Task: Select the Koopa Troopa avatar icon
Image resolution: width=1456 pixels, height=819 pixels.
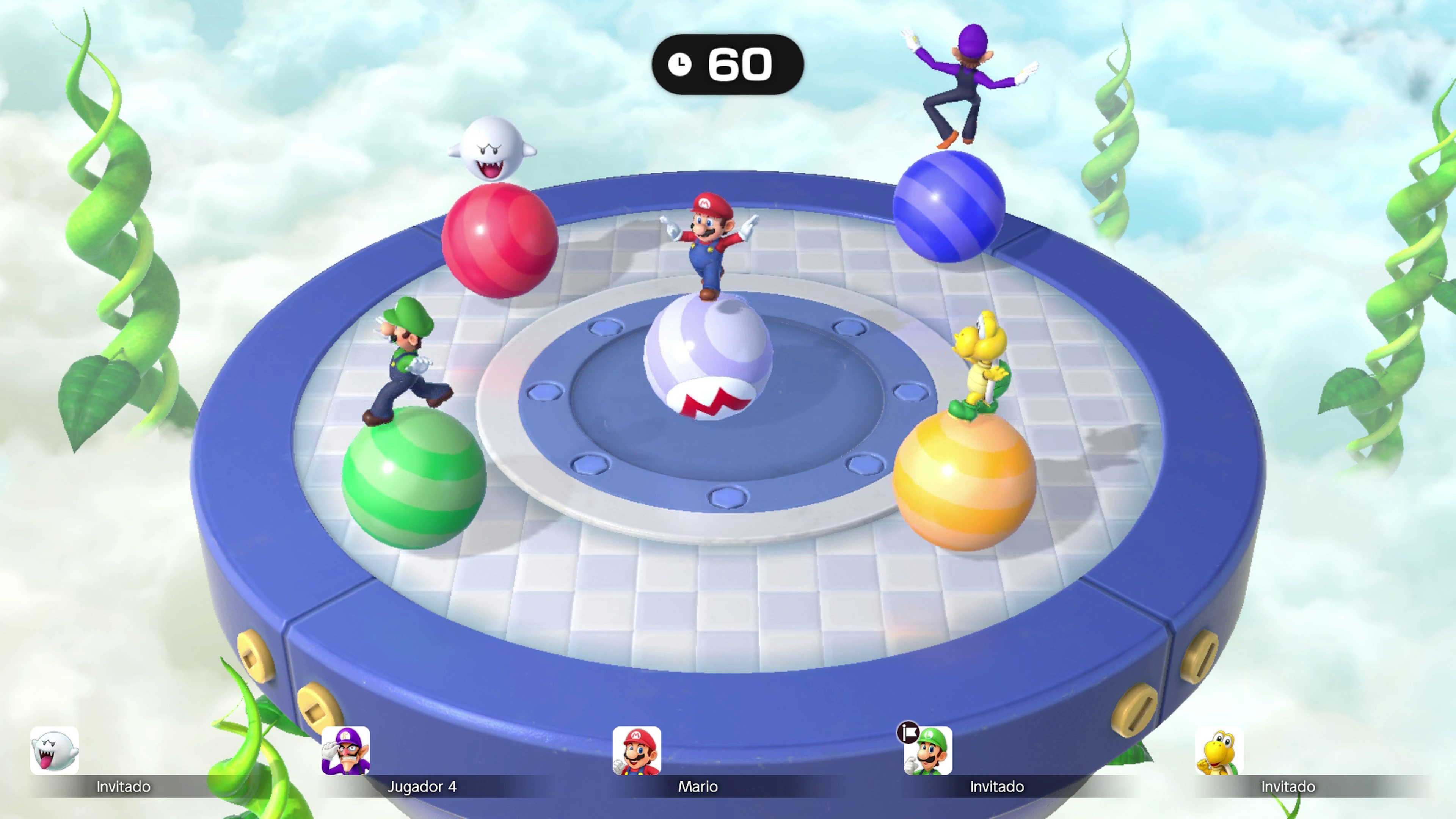Action: pyautogui.click(x=1219, y=750)
